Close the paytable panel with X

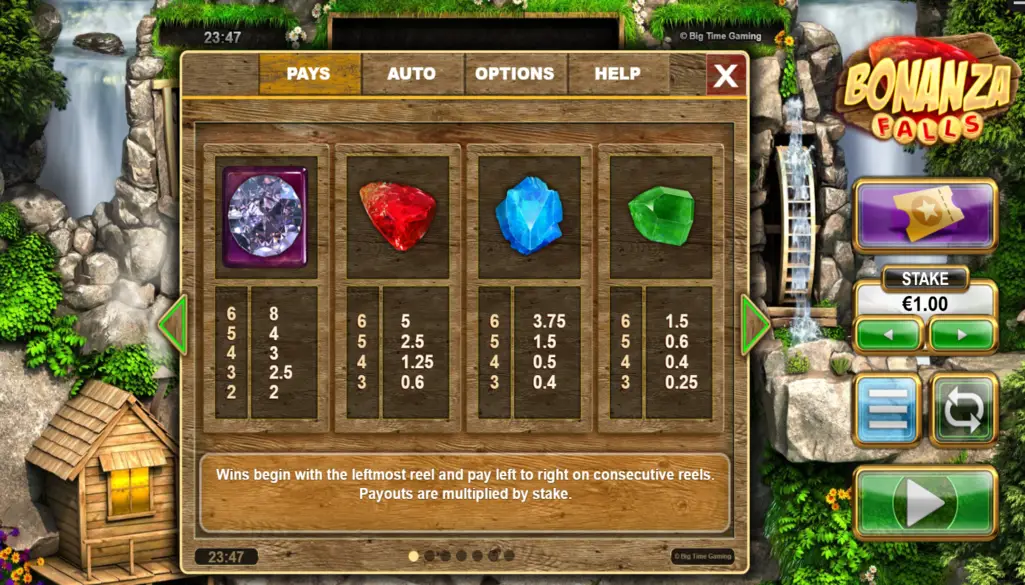pyautogui.click(x=726, y=75)
